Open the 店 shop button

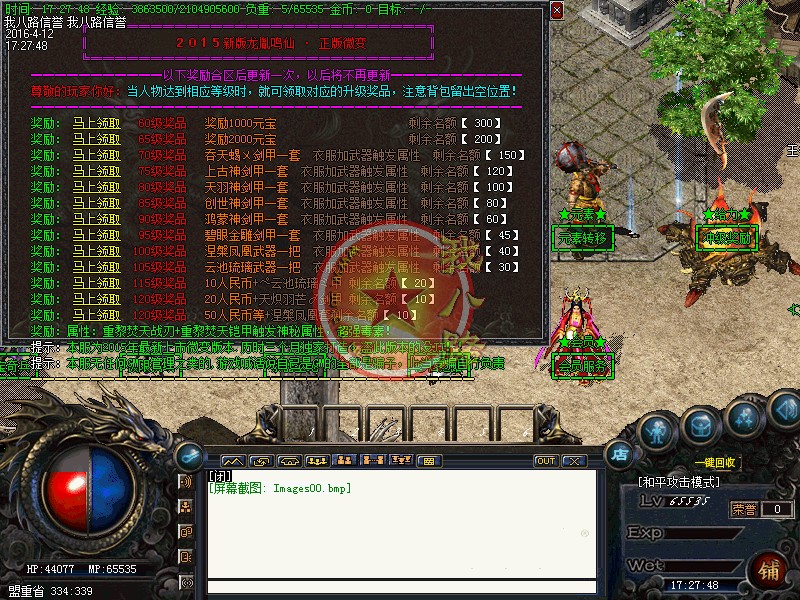click(x=619, y=455)
